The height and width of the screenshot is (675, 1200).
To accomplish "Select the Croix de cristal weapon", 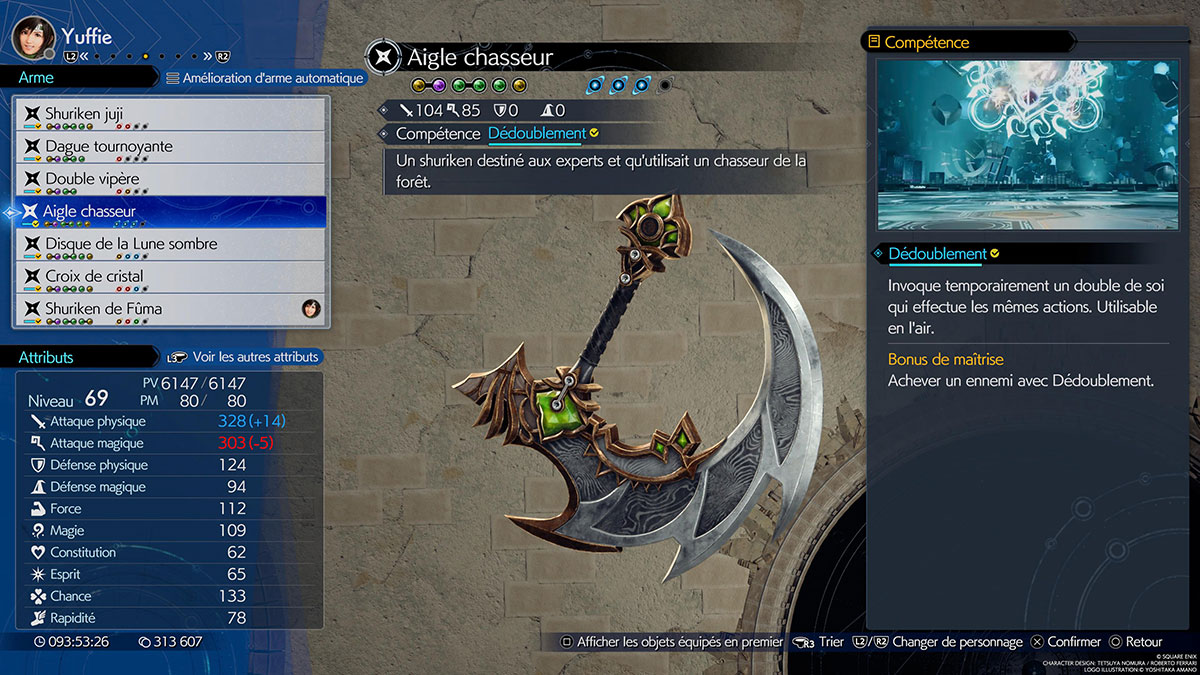I will tap(170, 276).
